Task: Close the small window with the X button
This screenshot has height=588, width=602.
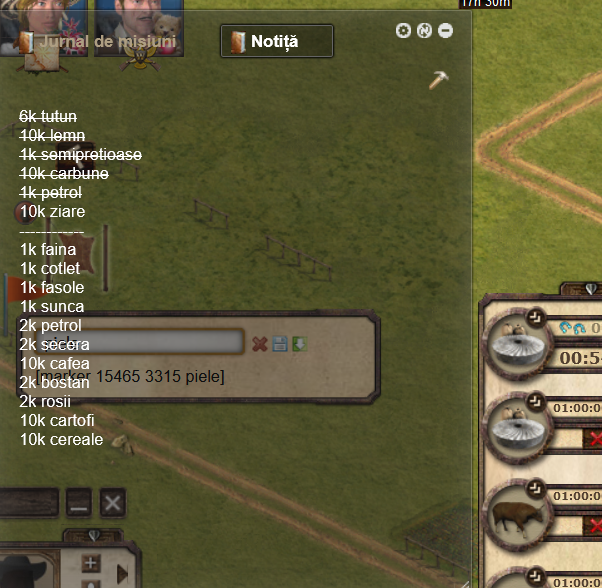Action: [x=113, y=503]
